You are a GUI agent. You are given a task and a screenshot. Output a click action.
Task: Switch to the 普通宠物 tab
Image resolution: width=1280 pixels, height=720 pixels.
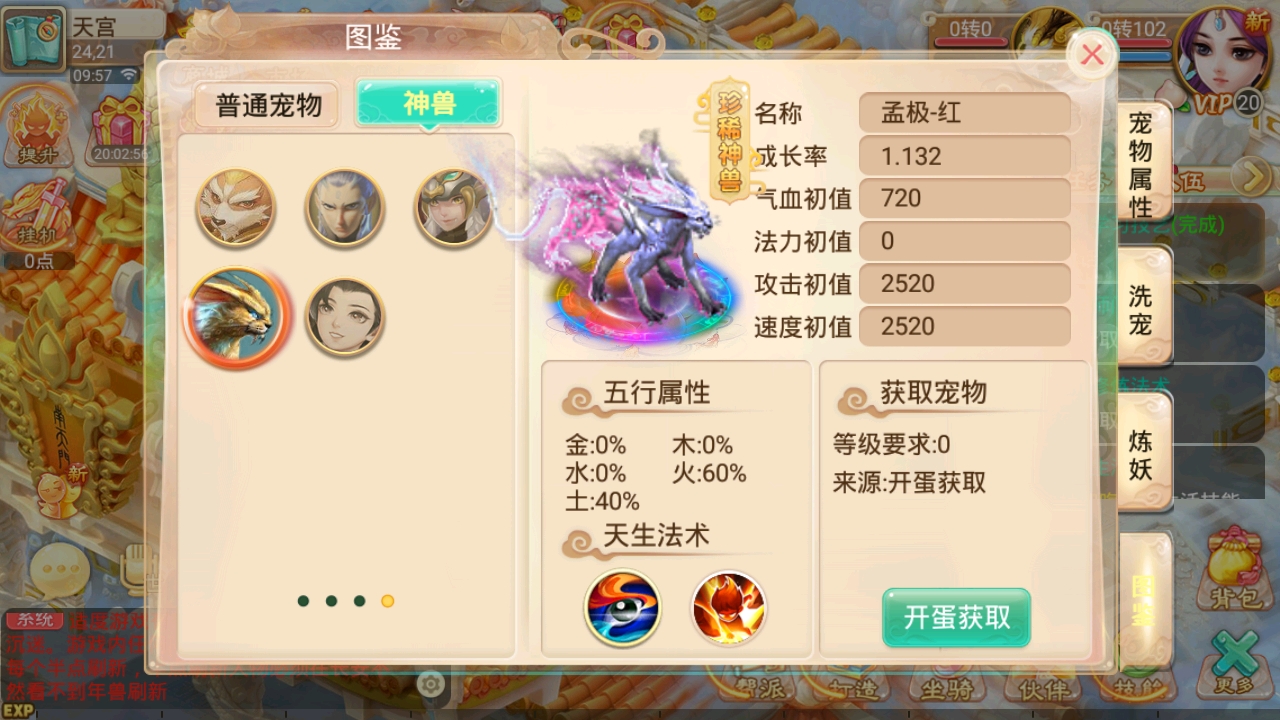(265, 103)
